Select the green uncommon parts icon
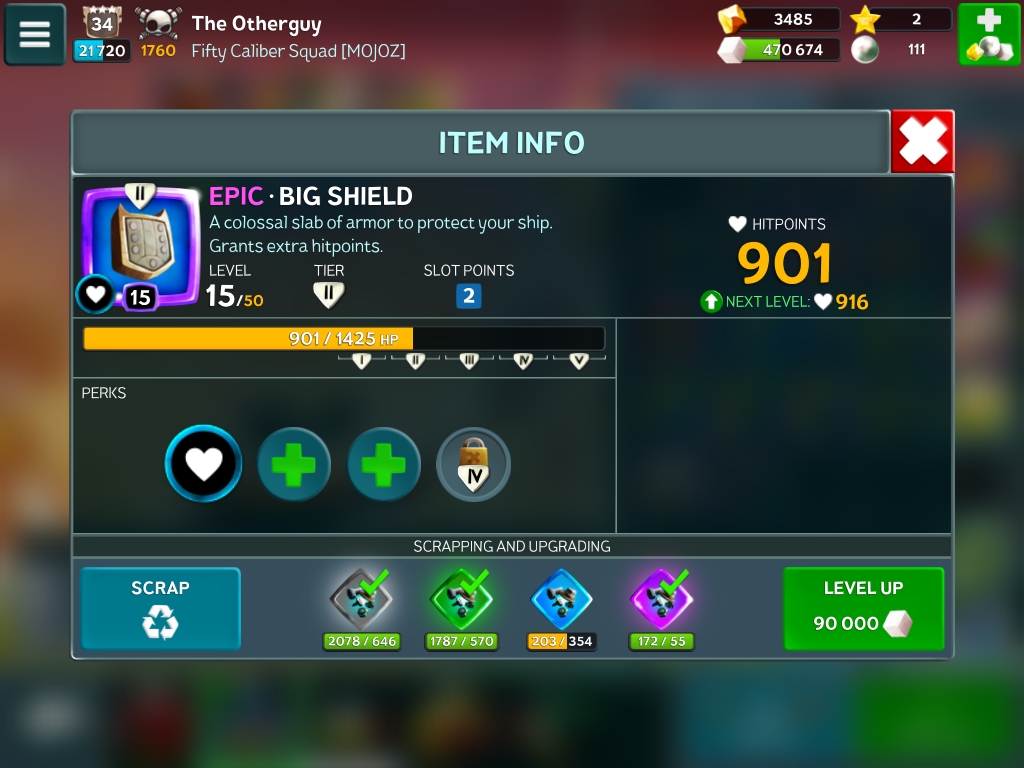The image size is (1024, 768). 461,599
